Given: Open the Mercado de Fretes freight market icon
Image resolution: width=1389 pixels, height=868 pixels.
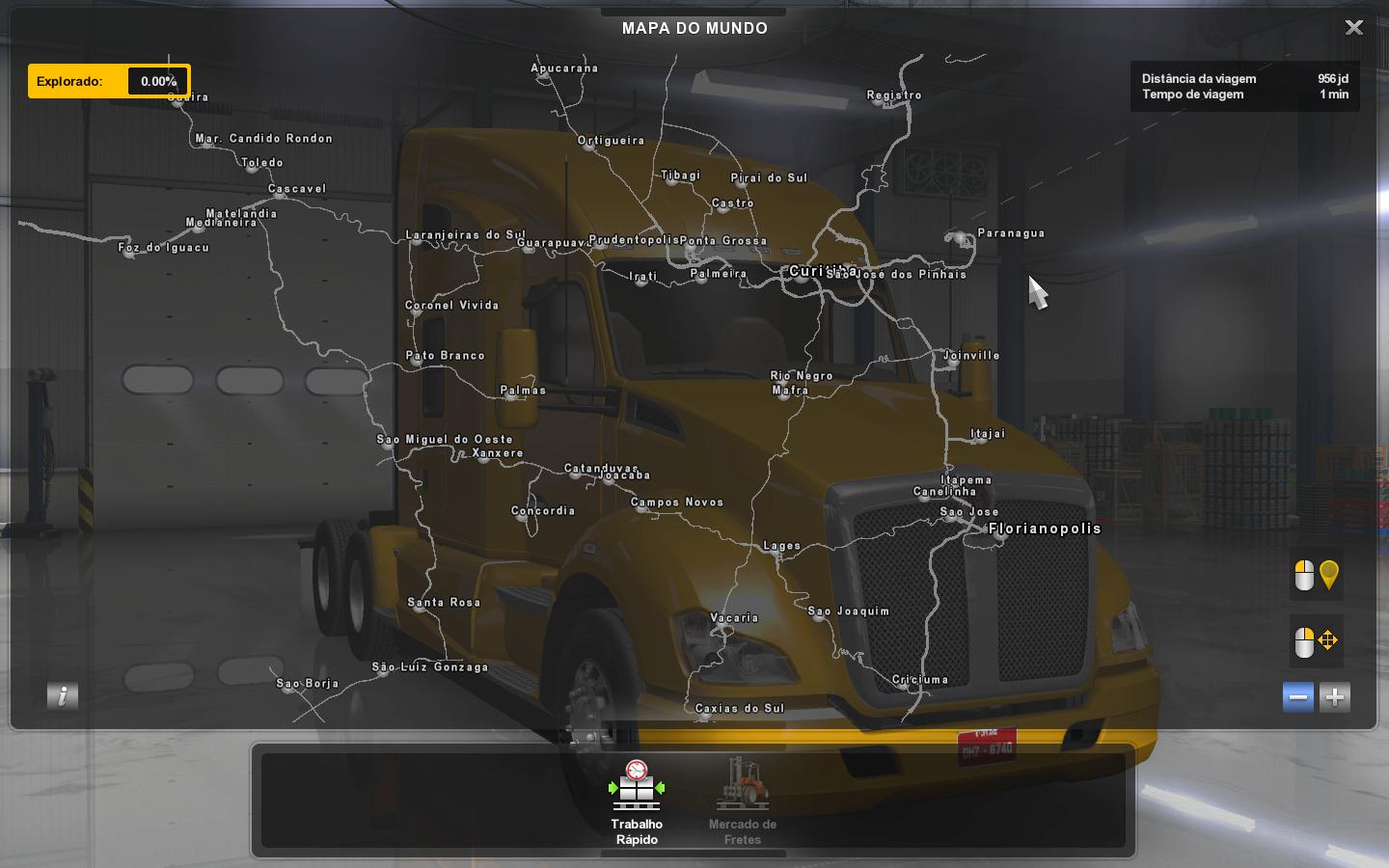Looking at the screenshot, I should tap(743, 786).
